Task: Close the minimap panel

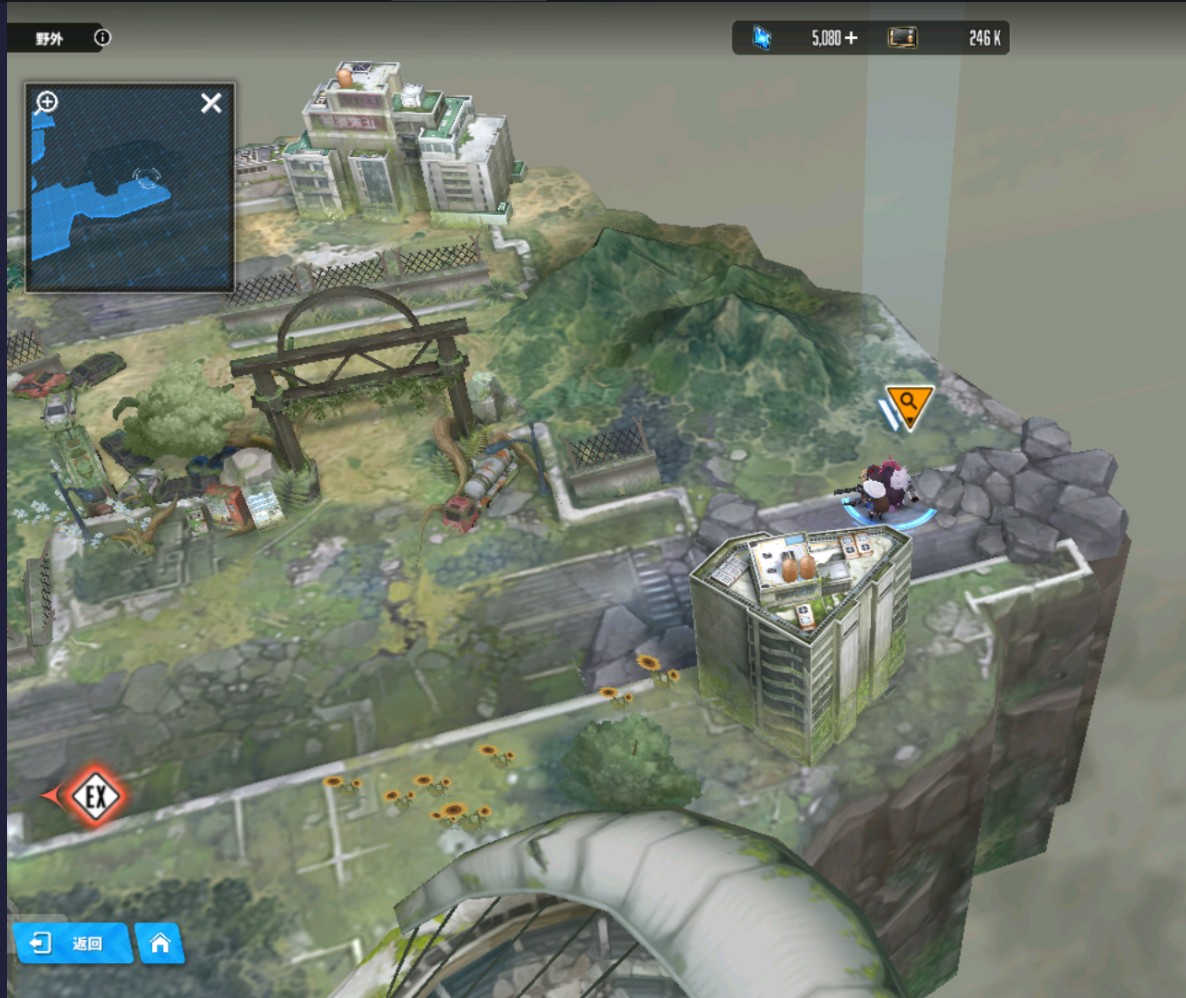Action: pos(211,103)
